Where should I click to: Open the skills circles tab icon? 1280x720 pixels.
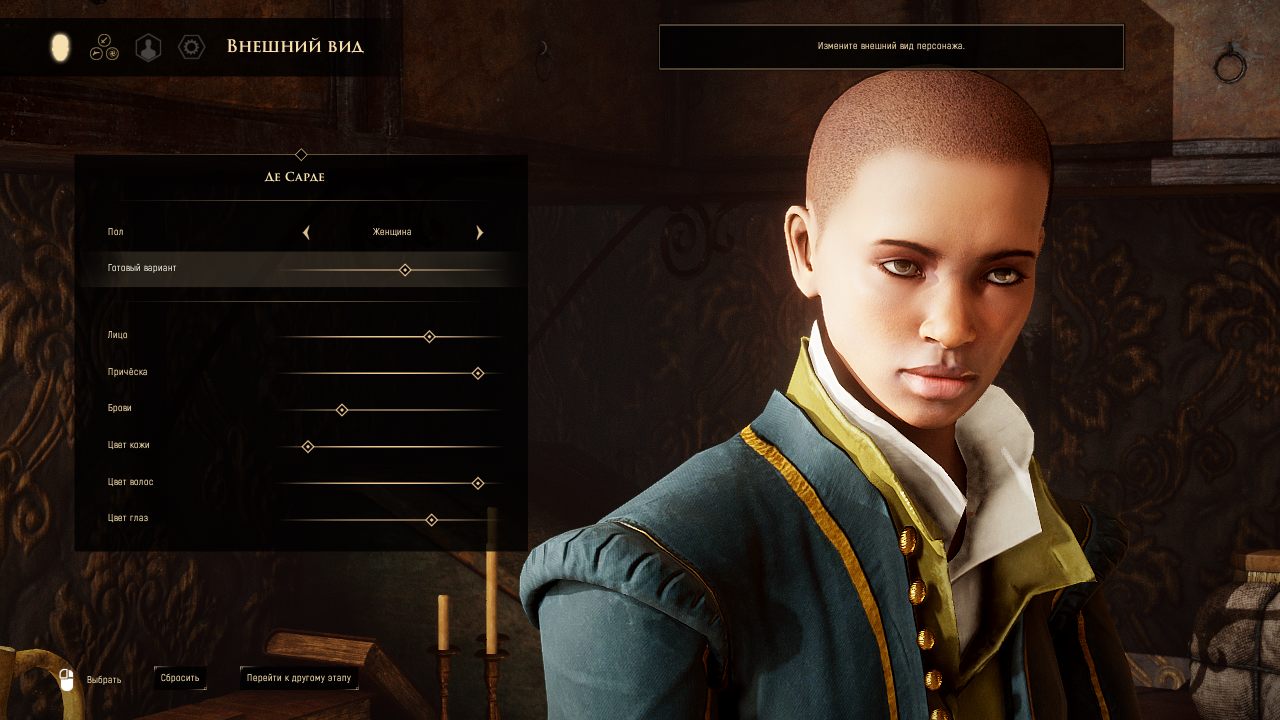(x=104, y=47)
